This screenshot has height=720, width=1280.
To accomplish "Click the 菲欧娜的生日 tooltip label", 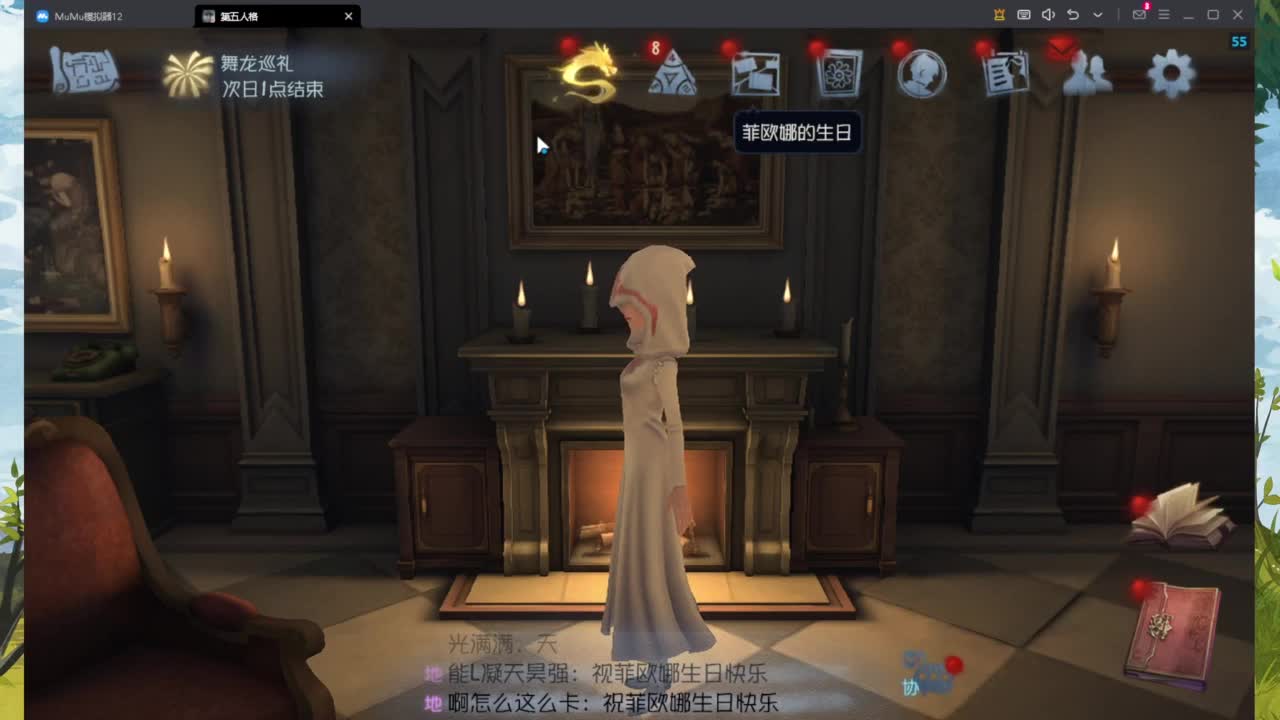I will tap(799, 133).
